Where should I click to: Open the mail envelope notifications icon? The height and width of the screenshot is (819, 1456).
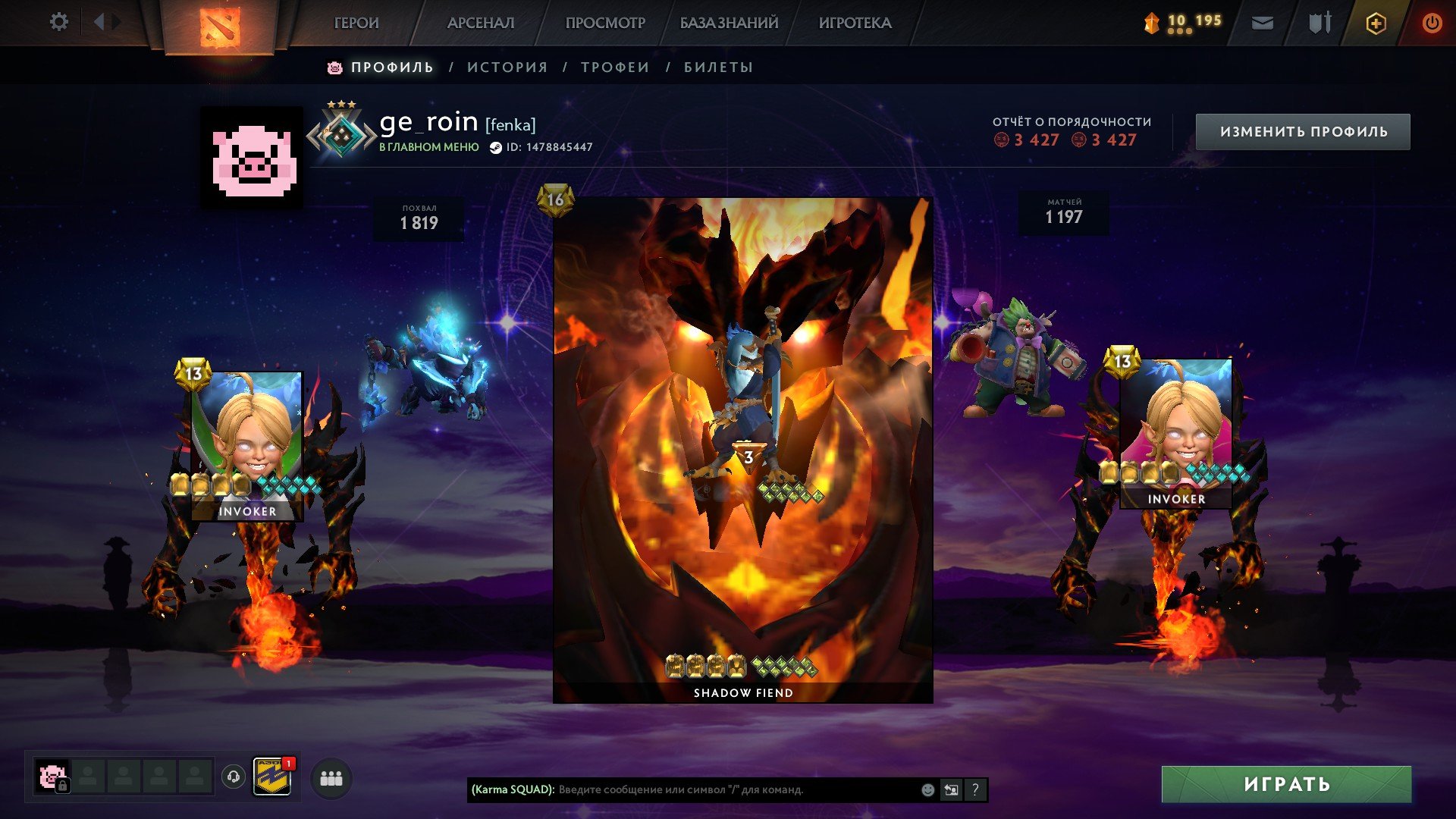tap(1263, 22)
